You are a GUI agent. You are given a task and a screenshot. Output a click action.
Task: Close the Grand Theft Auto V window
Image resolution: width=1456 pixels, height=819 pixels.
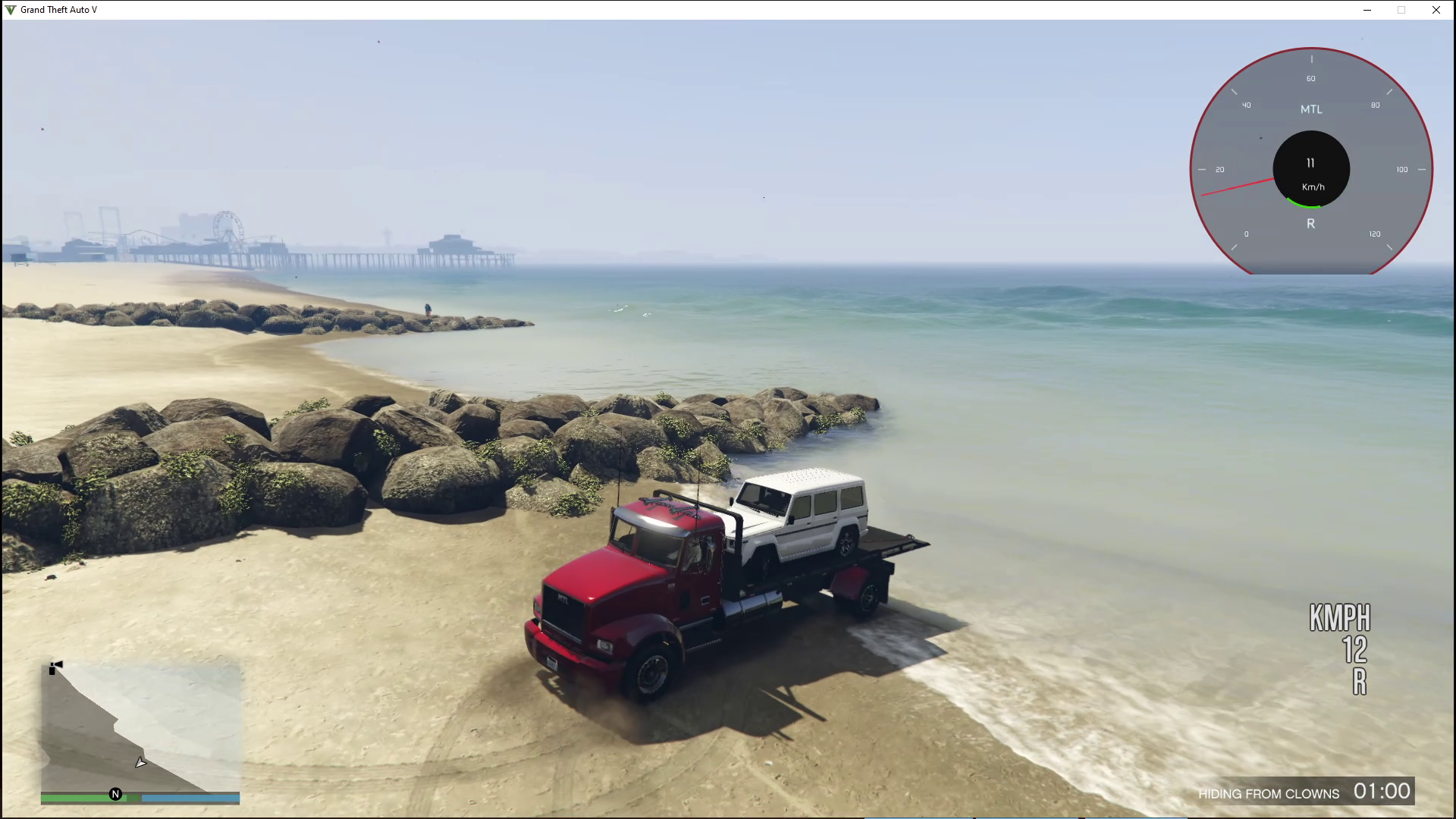tap(1436, 10)
